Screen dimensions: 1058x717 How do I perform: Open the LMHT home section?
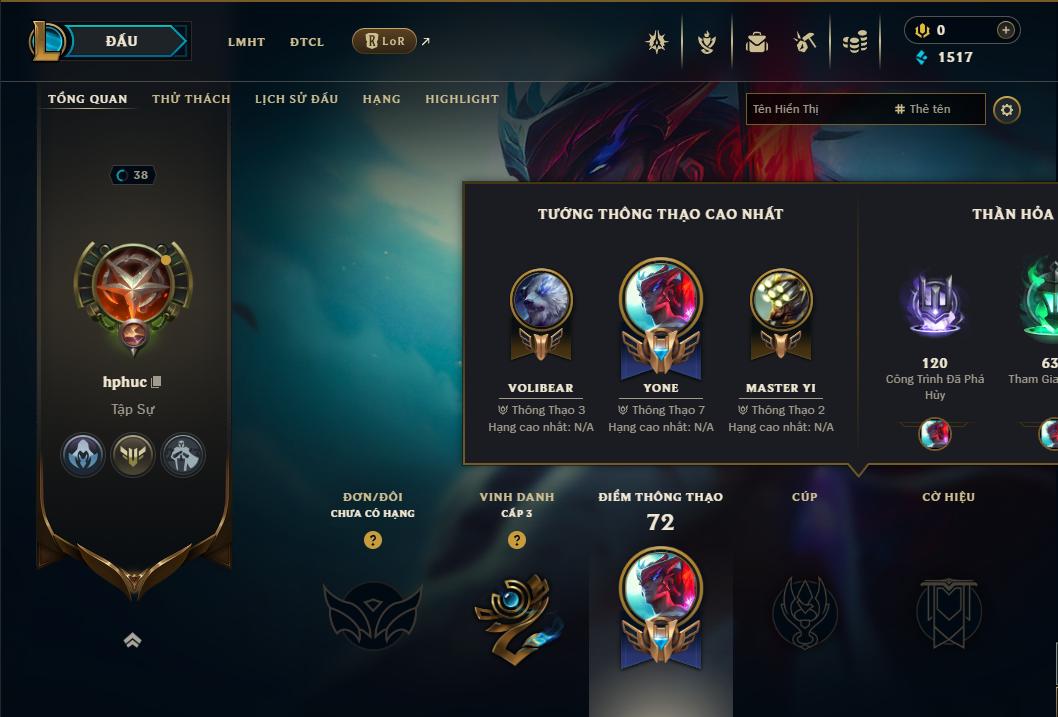pyautogui.click(x=246, y=42)
